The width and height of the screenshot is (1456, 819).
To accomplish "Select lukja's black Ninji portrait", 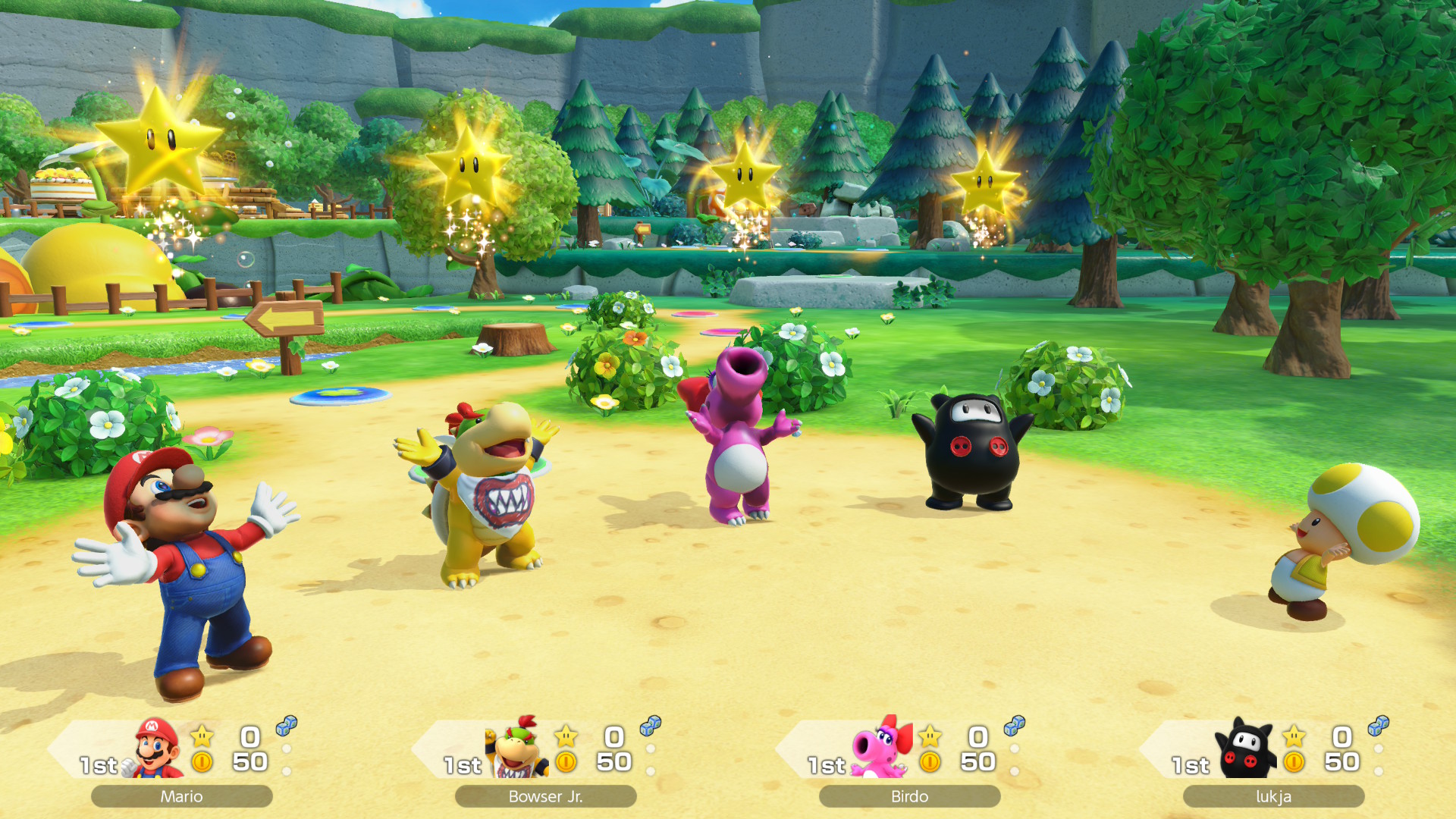I will coord(1246,749).
